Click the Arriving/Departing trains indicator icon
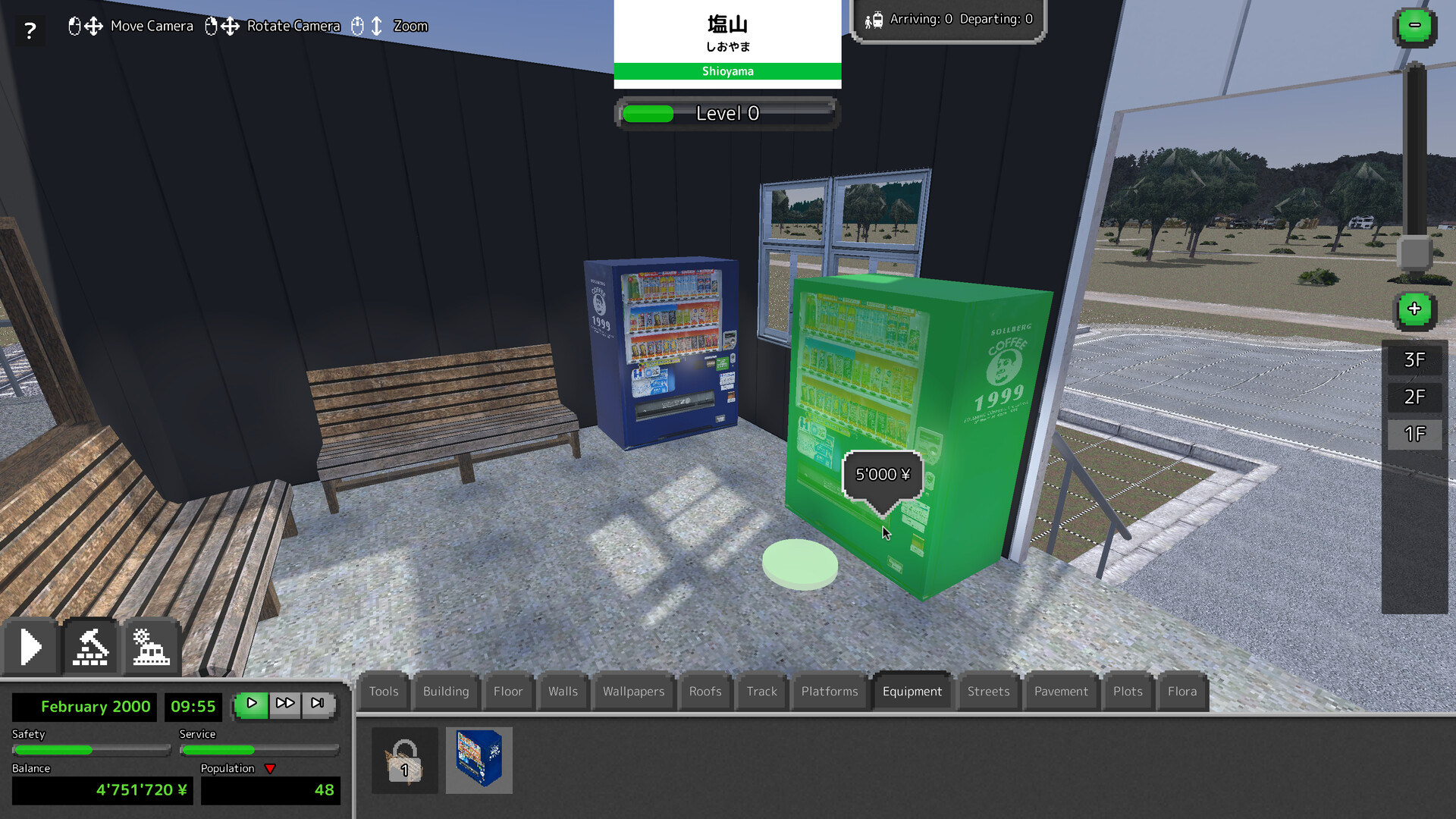 pos(876,19)
